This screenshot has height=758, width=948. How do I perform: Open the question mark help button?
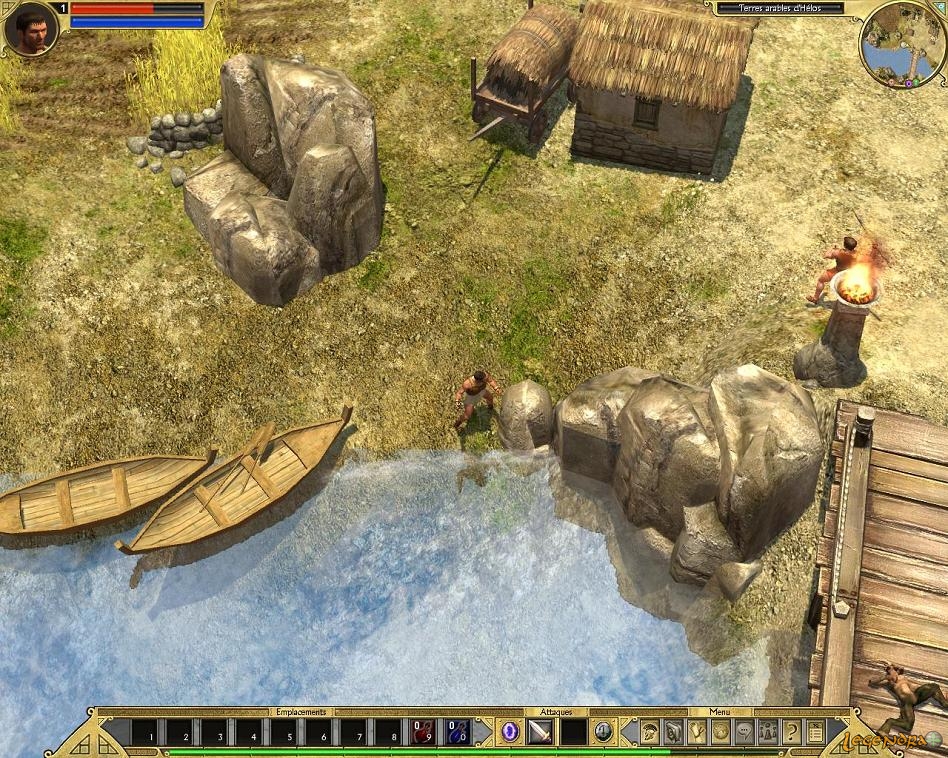792,732
